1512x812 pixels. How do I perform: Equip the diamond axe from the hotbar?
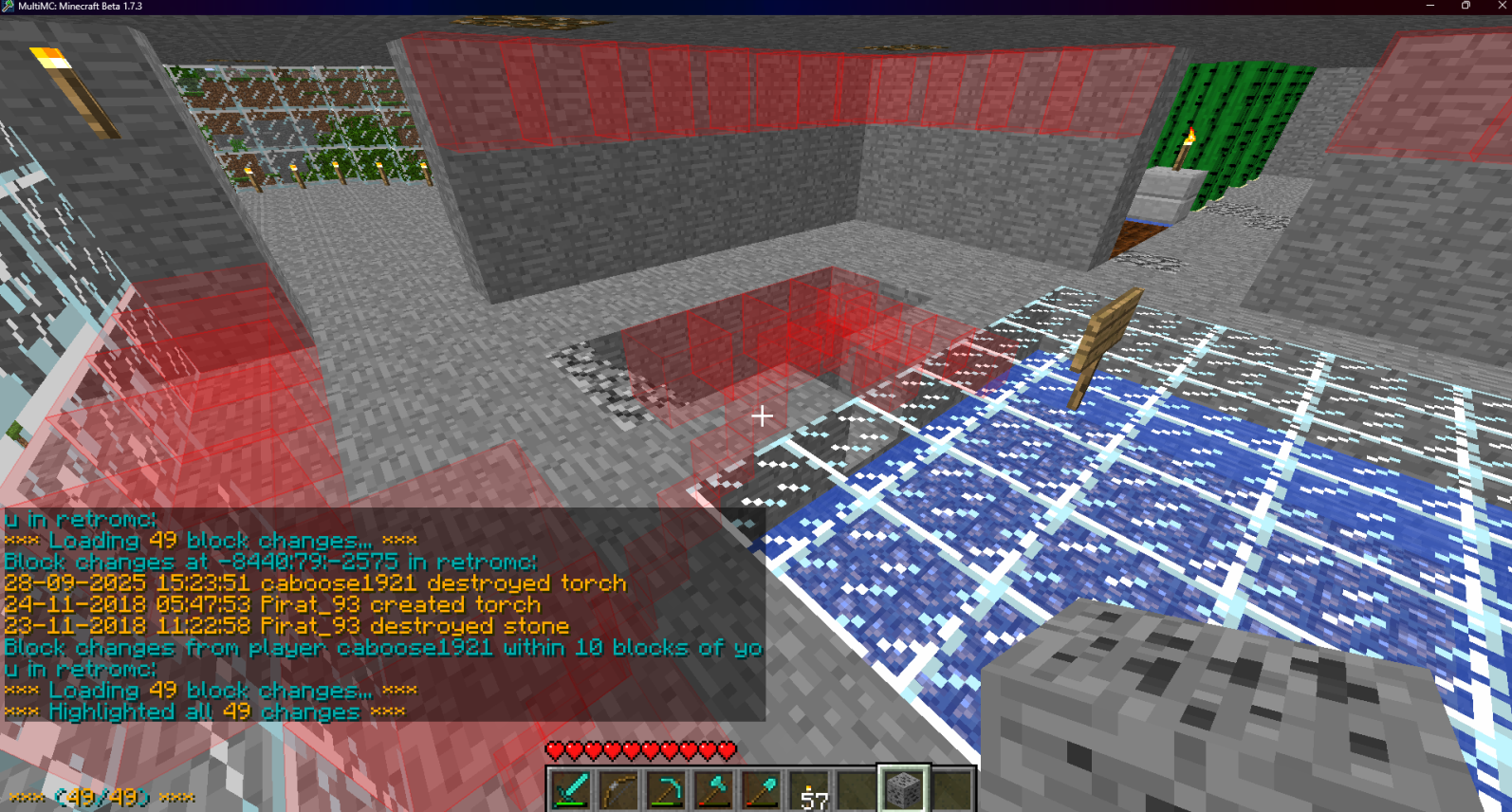tap(713, 789)
